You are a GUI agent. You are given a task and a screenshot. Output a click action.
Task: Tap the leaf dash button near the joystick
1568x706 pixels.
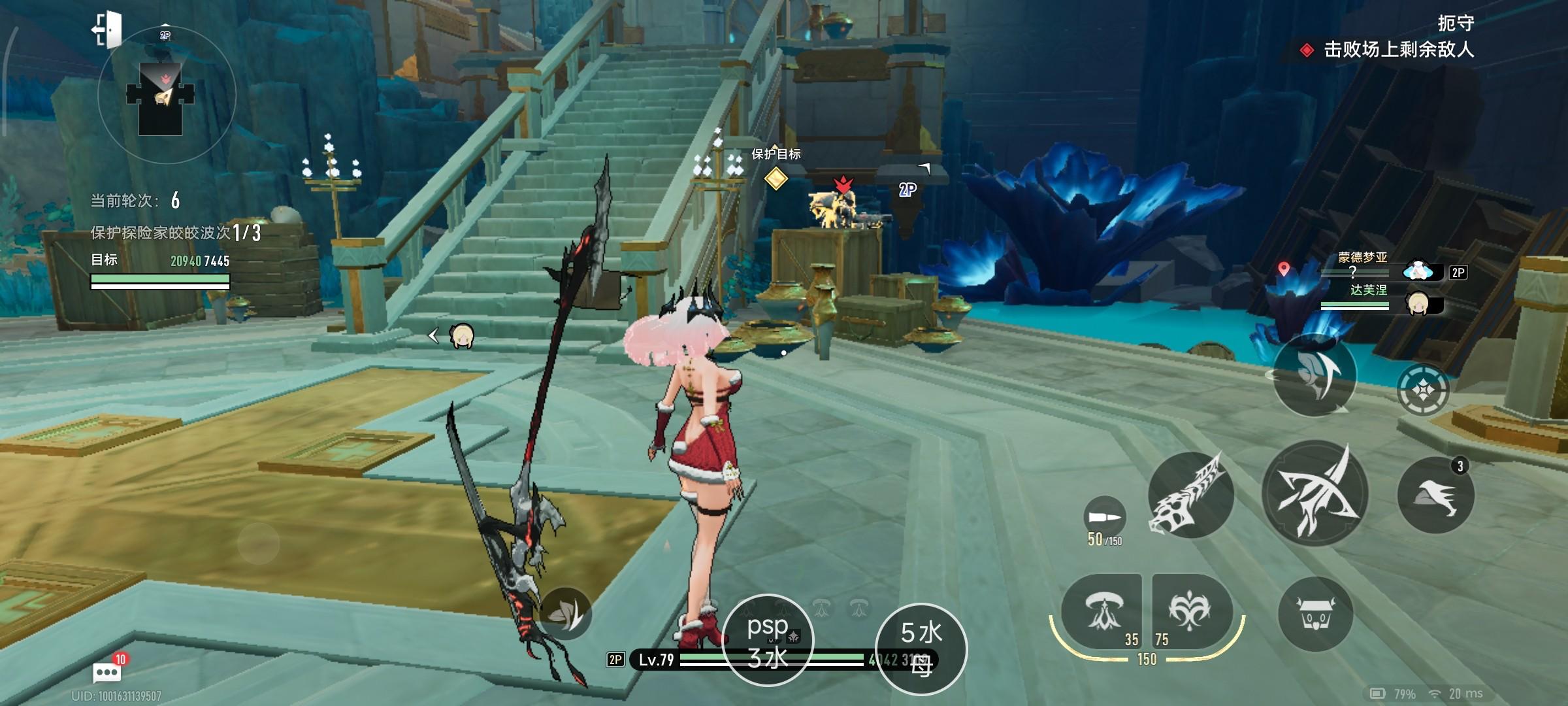[564, 613]
